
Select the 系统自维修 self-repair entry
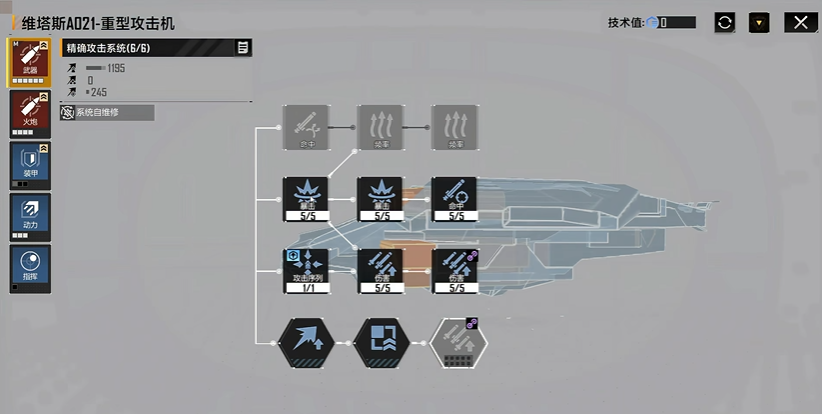click(107, 113)
